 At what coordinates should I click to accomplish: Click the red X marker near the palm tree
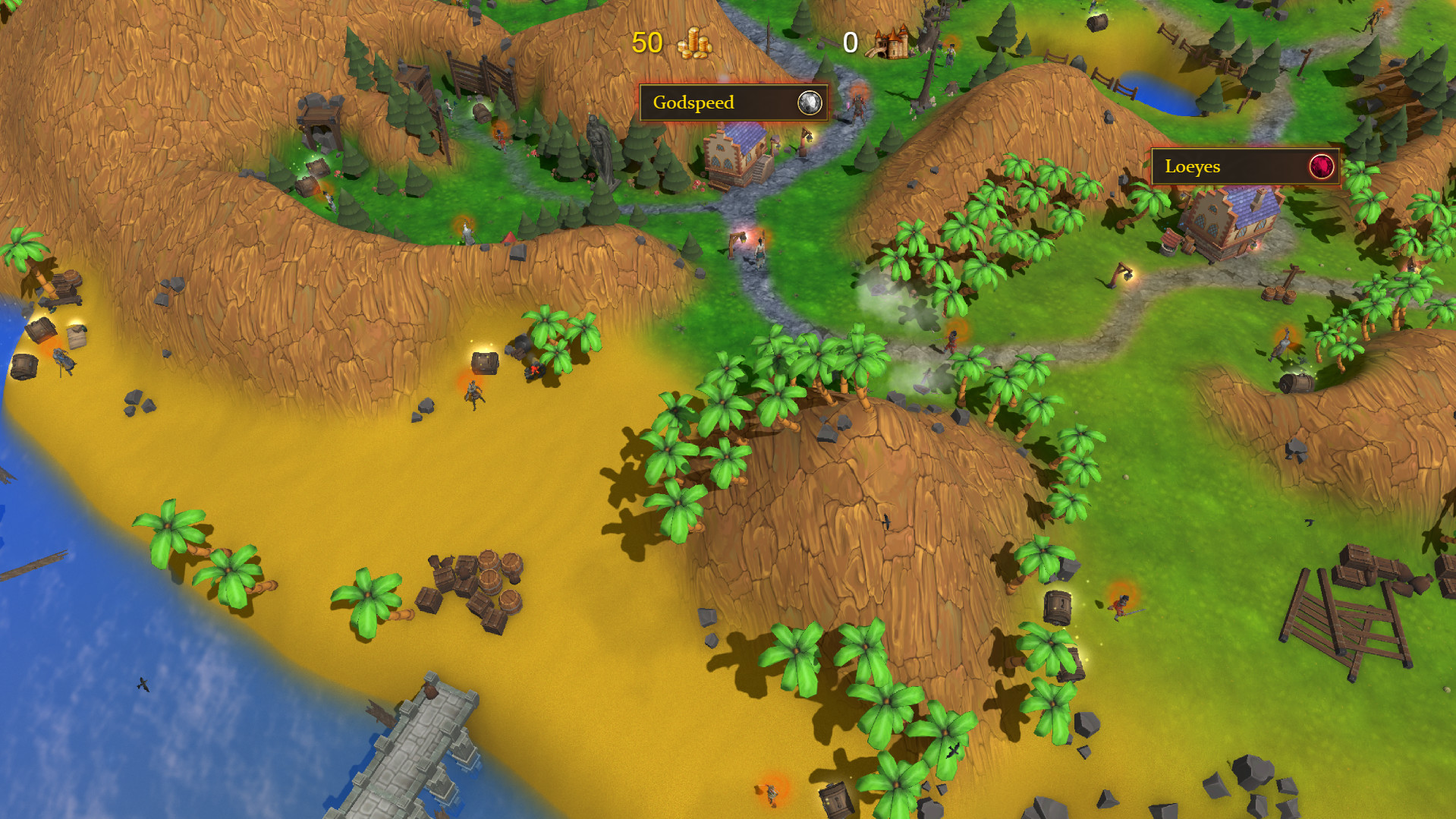(533, 371)
